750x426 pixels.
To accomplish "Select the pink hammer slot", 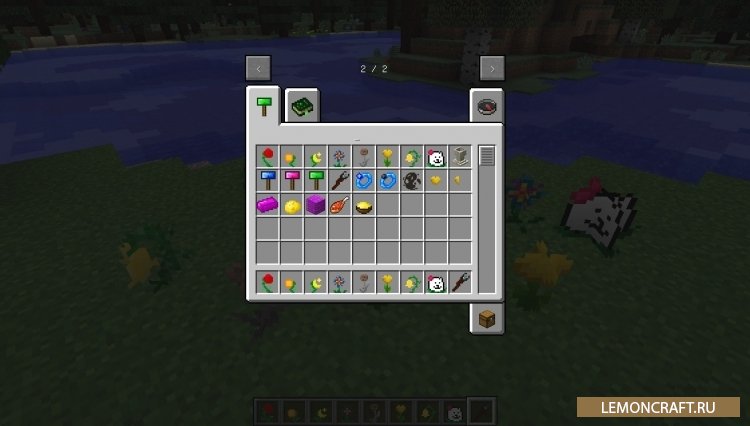I will pos(291,181).
